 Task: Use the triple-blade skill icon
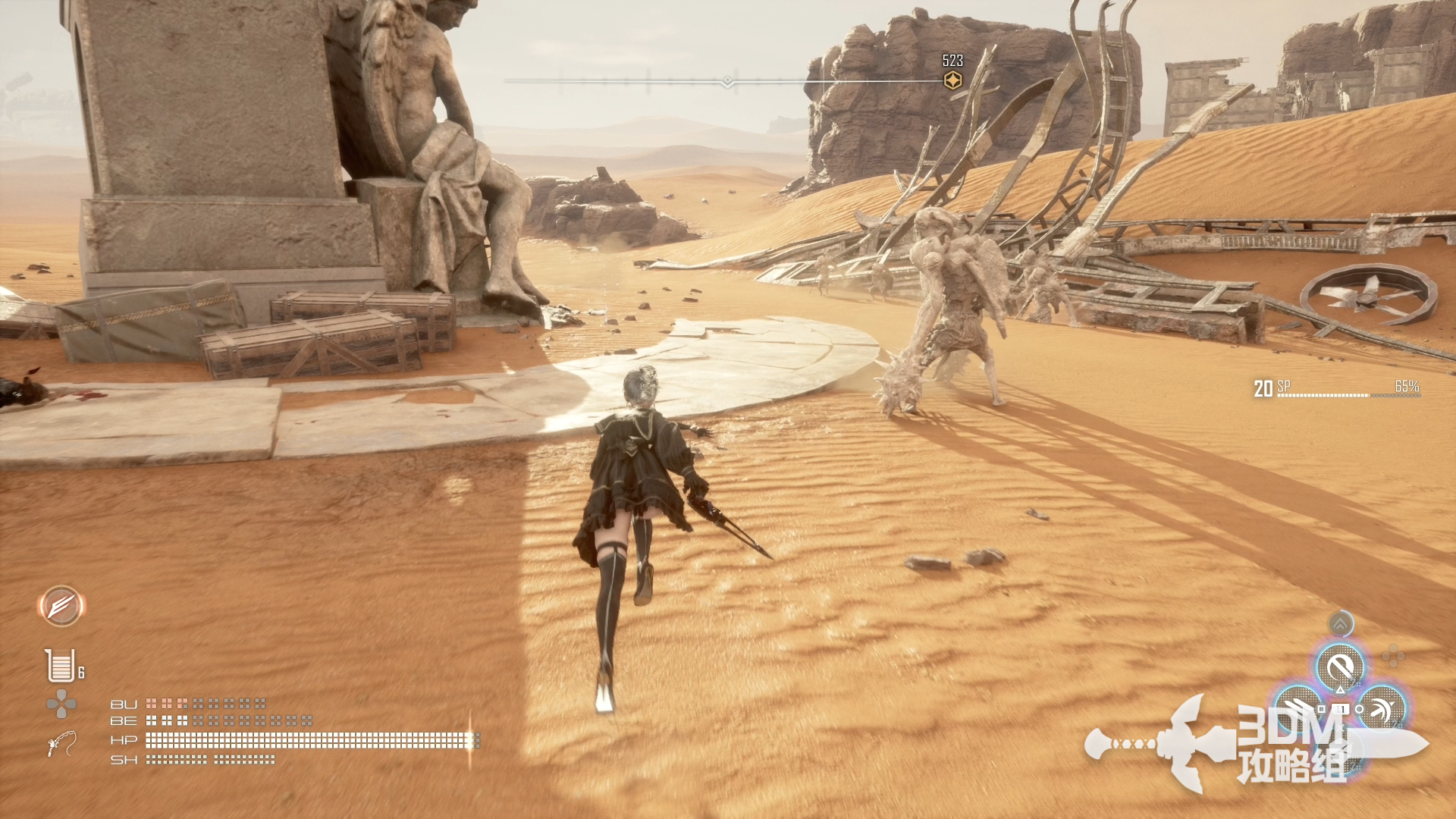coord(1299,709)
